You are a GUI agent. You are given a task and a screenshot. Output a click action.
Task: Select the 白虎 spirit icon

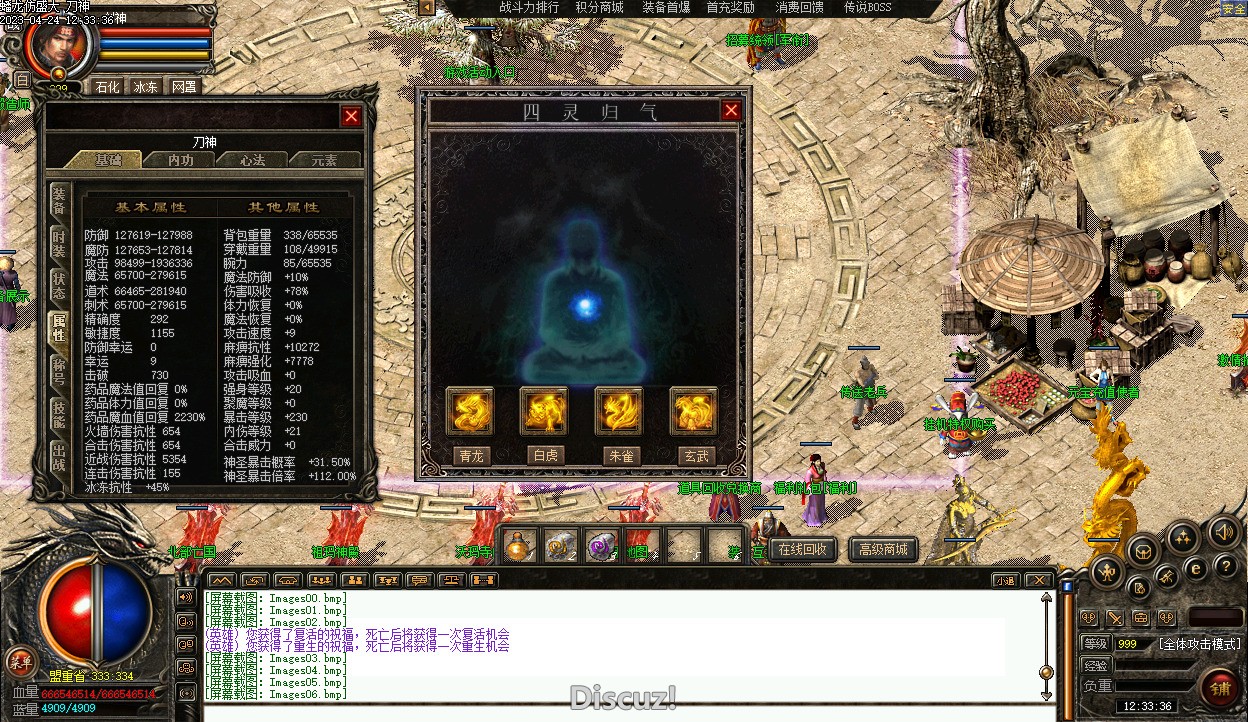(544, 411)
